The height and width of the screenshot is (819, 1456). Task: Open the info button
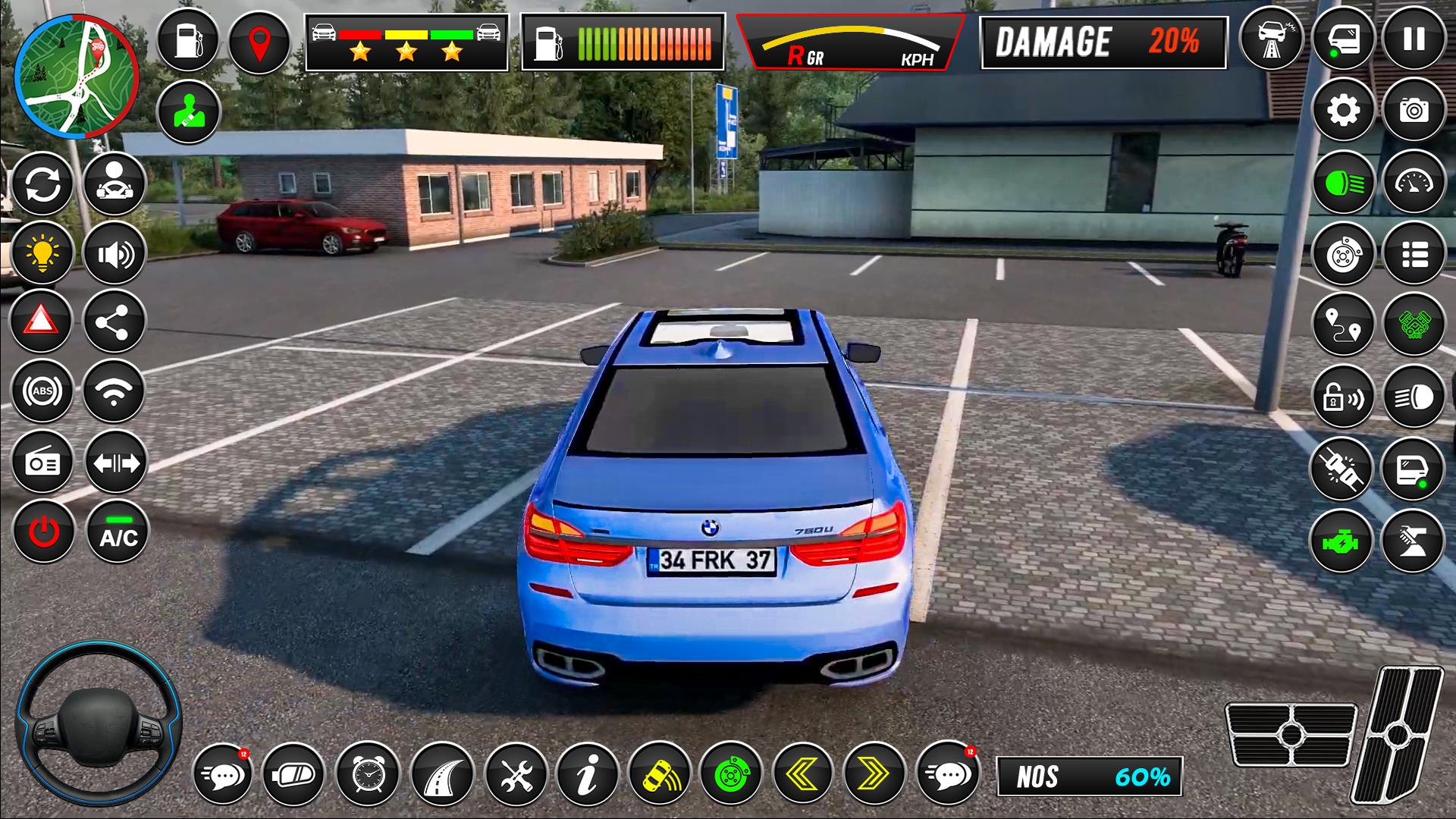587,773
